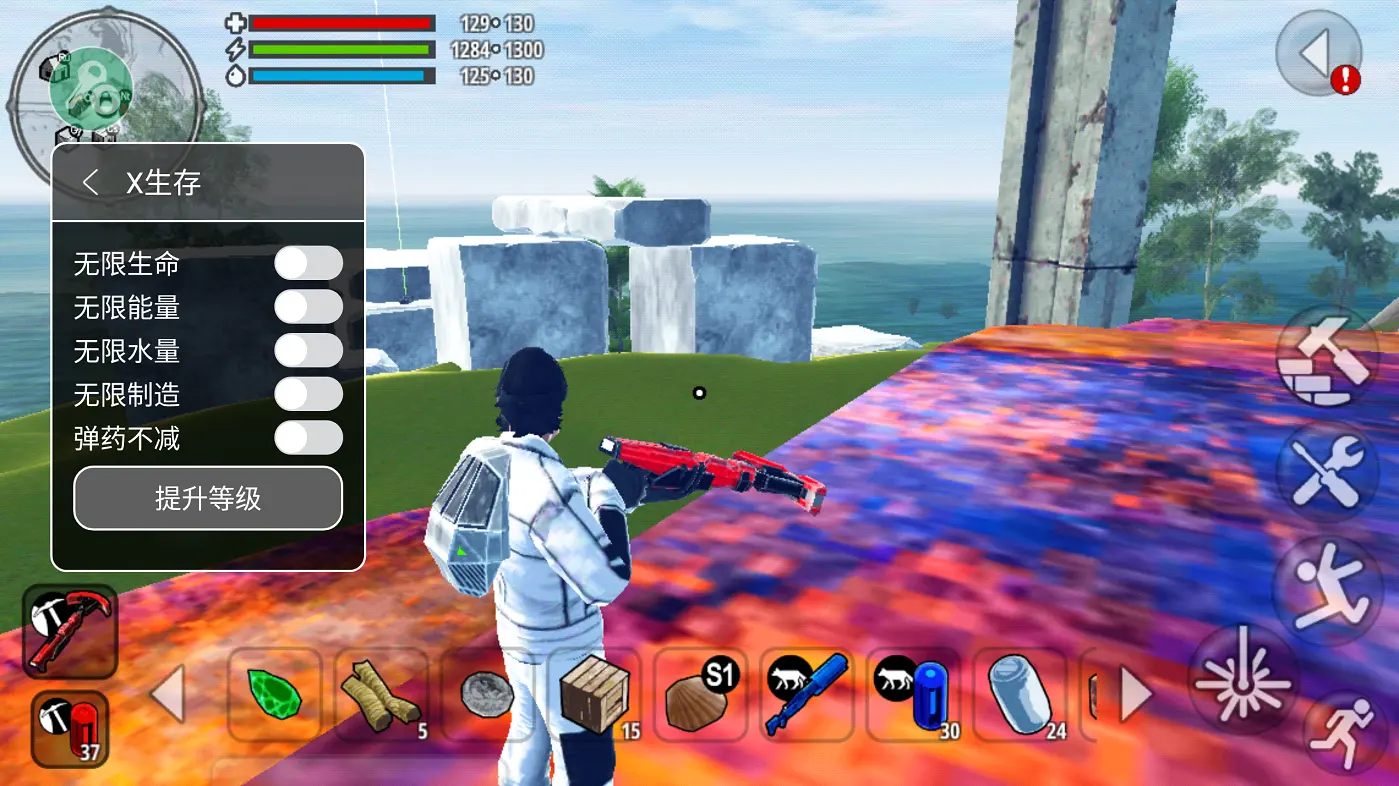The width and height of the screenshot is (1399, 786).
Task: Open the hammer and bricks build button
Action: [1326, 357]
